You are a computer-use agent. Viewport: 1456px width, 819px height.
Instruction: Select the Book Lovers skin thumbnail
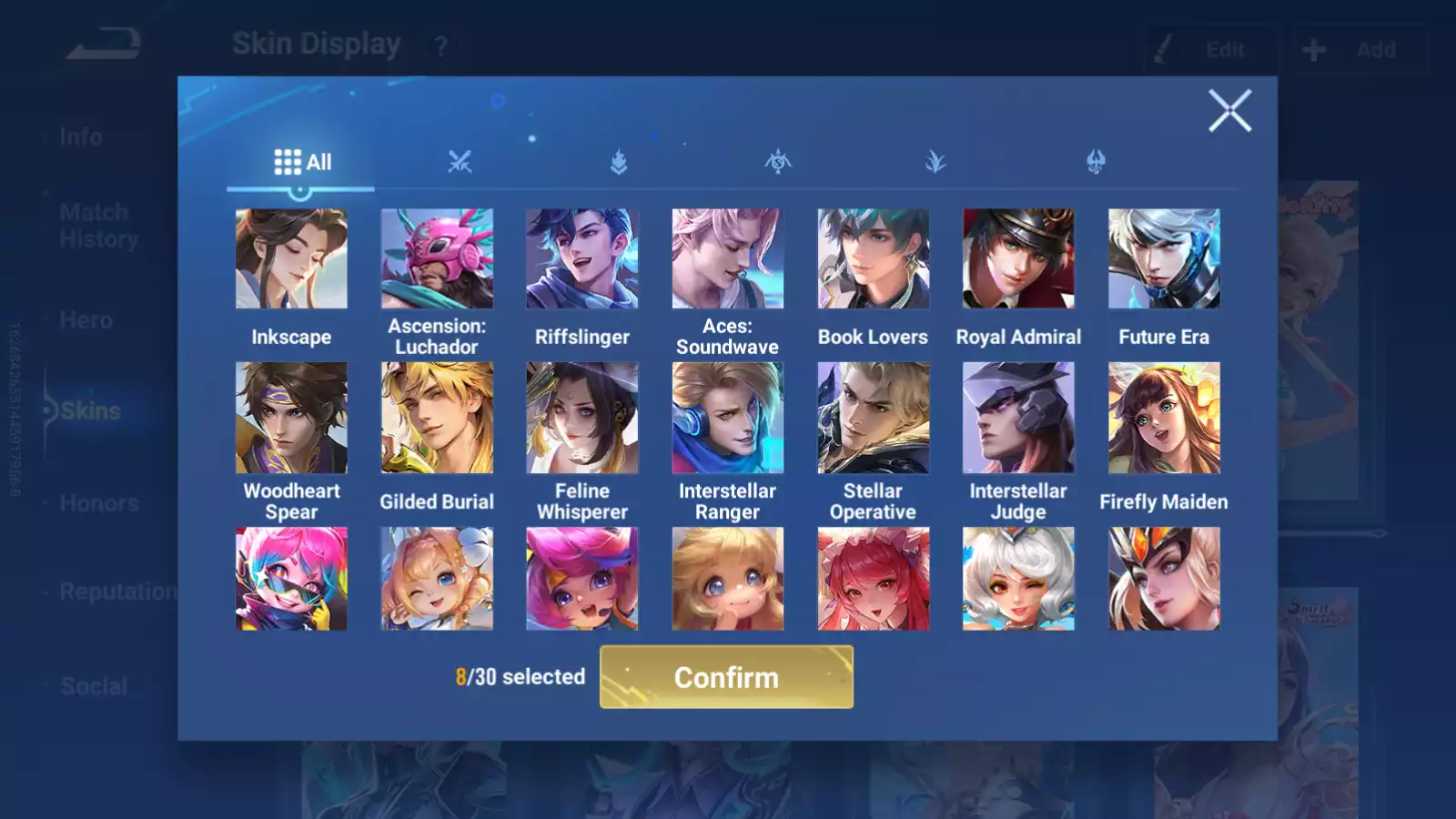(x=873, y=259)
